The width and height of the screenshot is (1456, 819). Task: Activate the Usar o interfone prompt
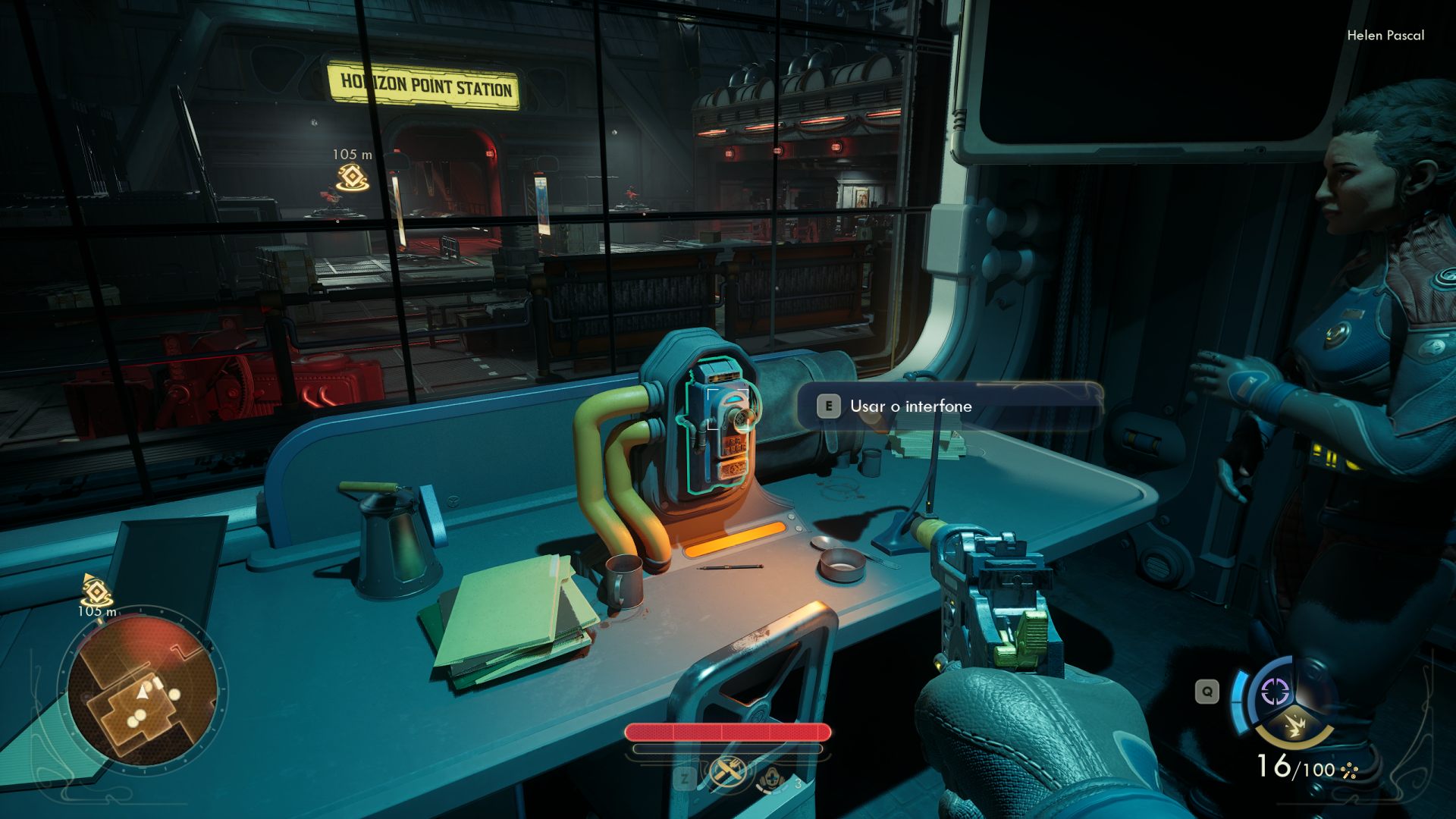tap(910, 406)
